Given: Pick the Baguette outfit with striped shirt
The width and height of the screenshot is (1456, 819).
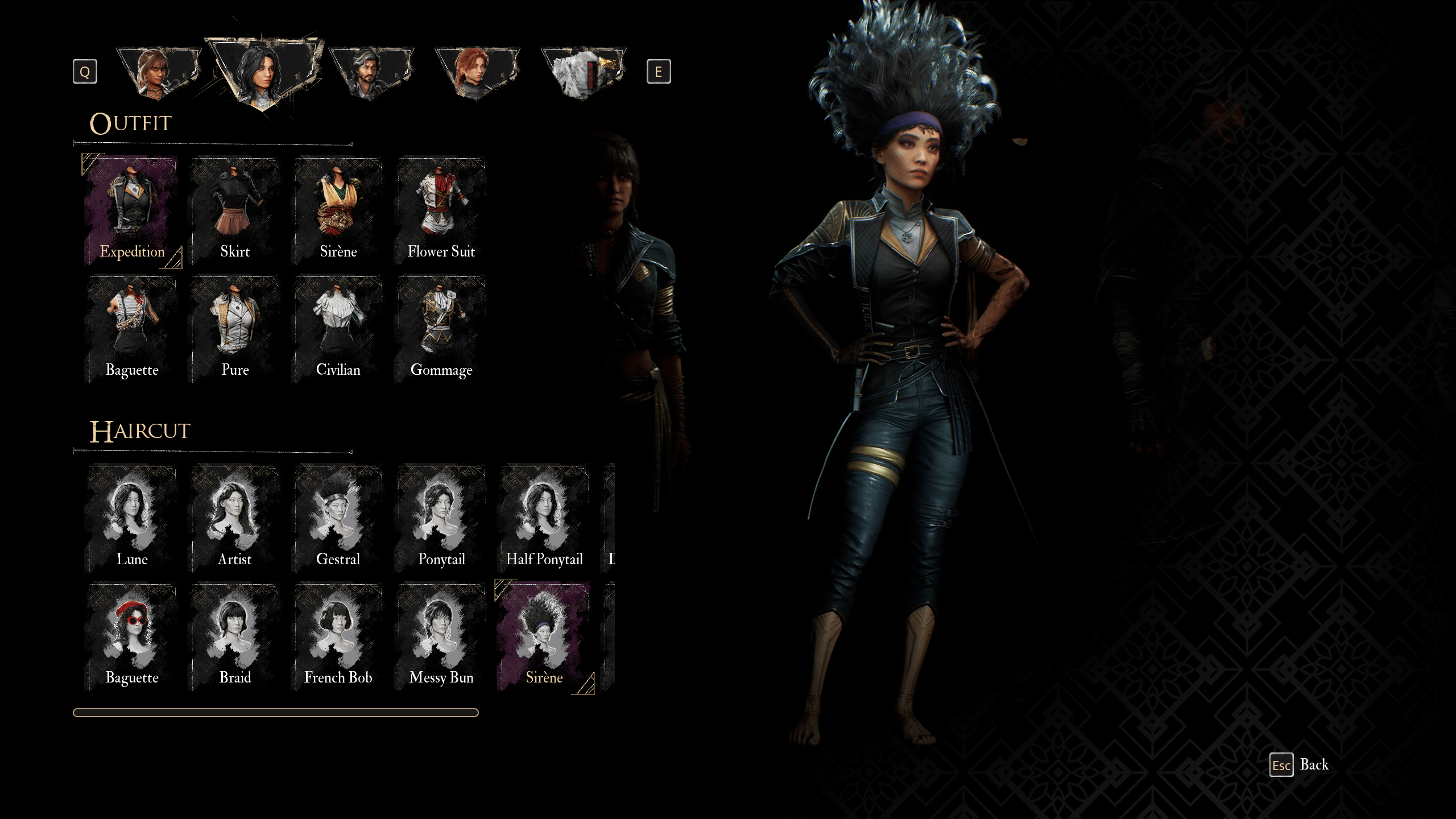Looking at the screenshot, I should point(132,329).
